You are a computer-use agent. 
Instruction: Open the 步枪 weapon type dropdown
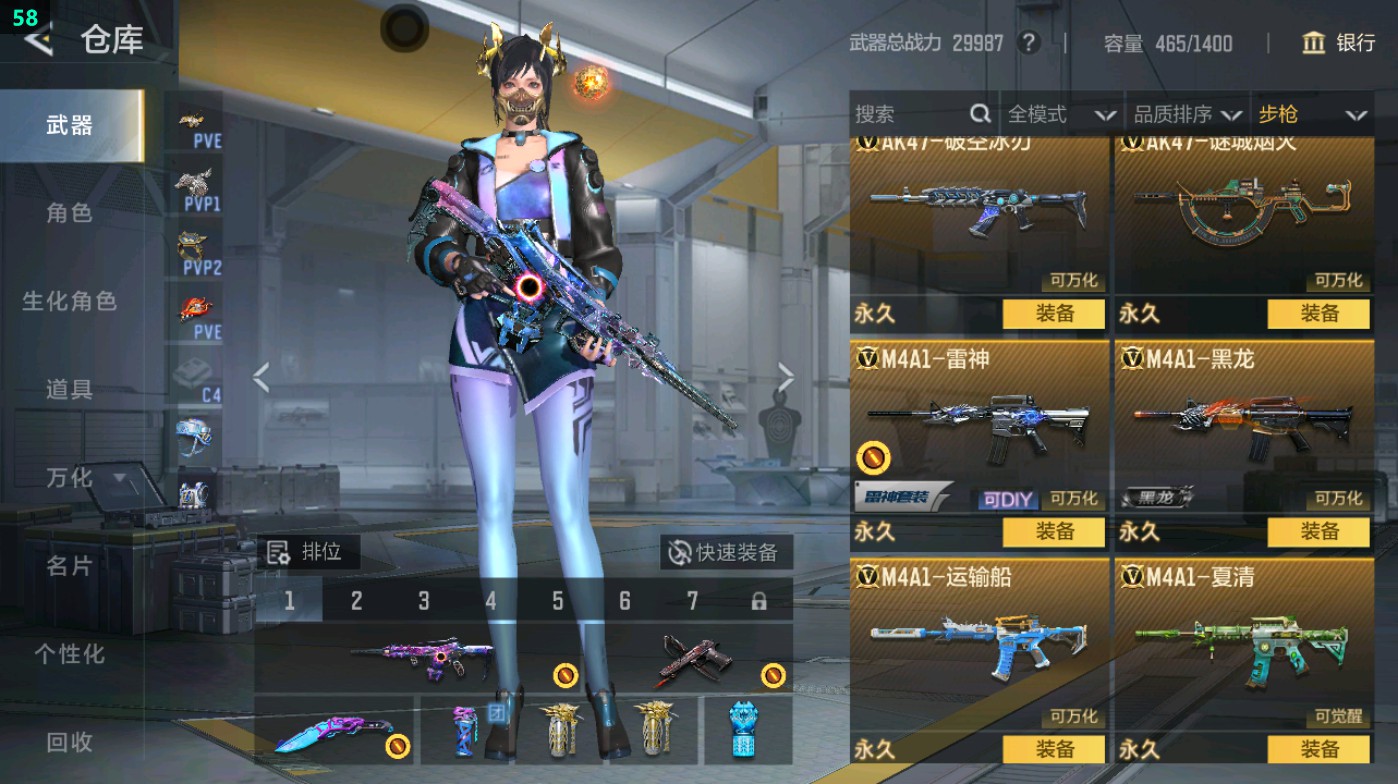point(1312,115)
